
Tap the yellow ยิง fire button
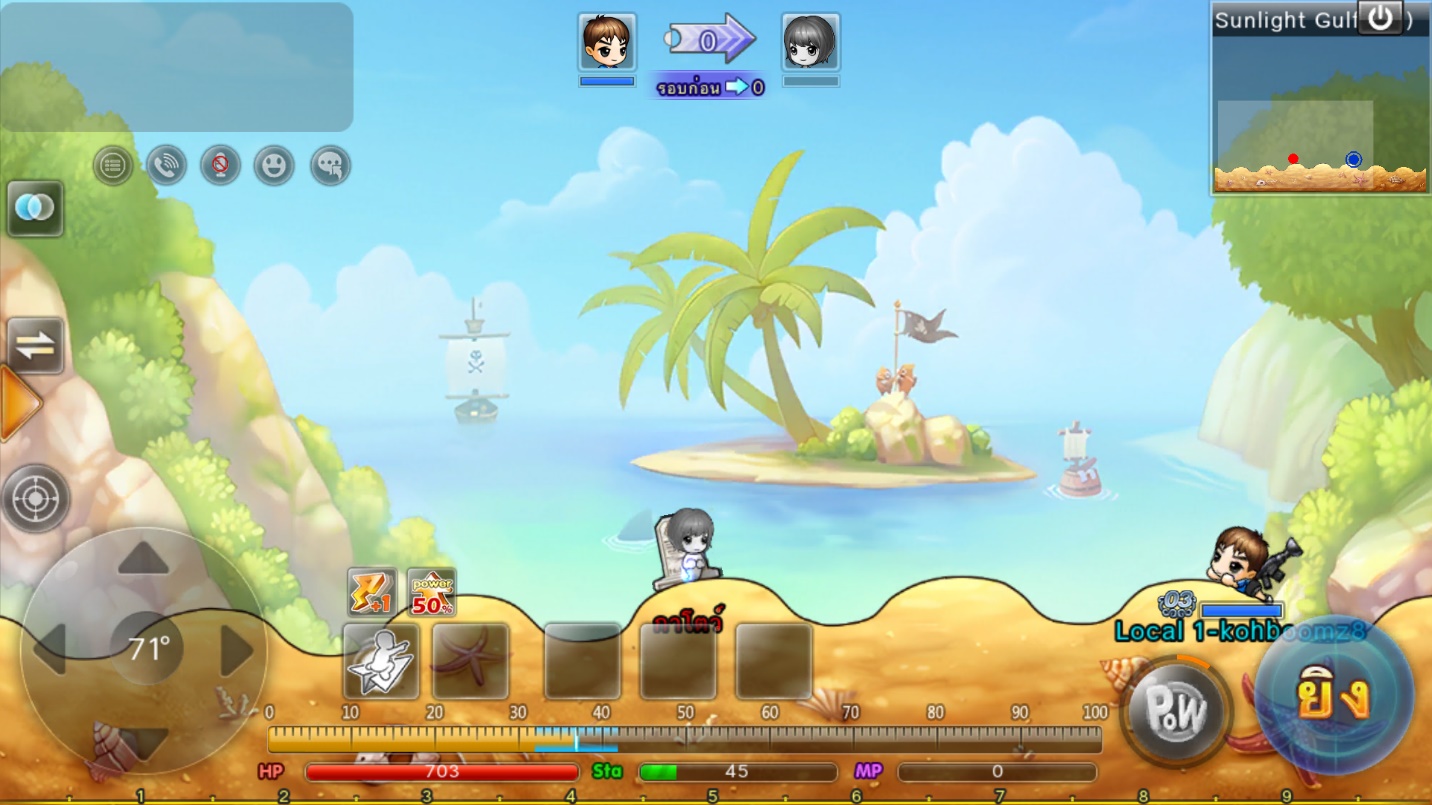1333,696
